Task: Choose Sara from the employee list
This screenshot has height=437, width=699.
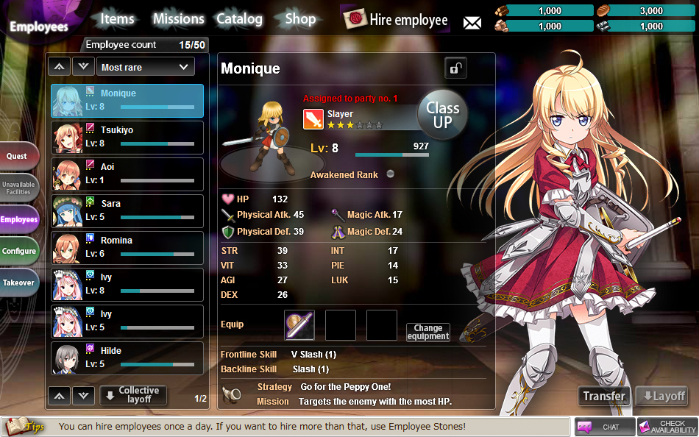Action: tap(127, 209)
